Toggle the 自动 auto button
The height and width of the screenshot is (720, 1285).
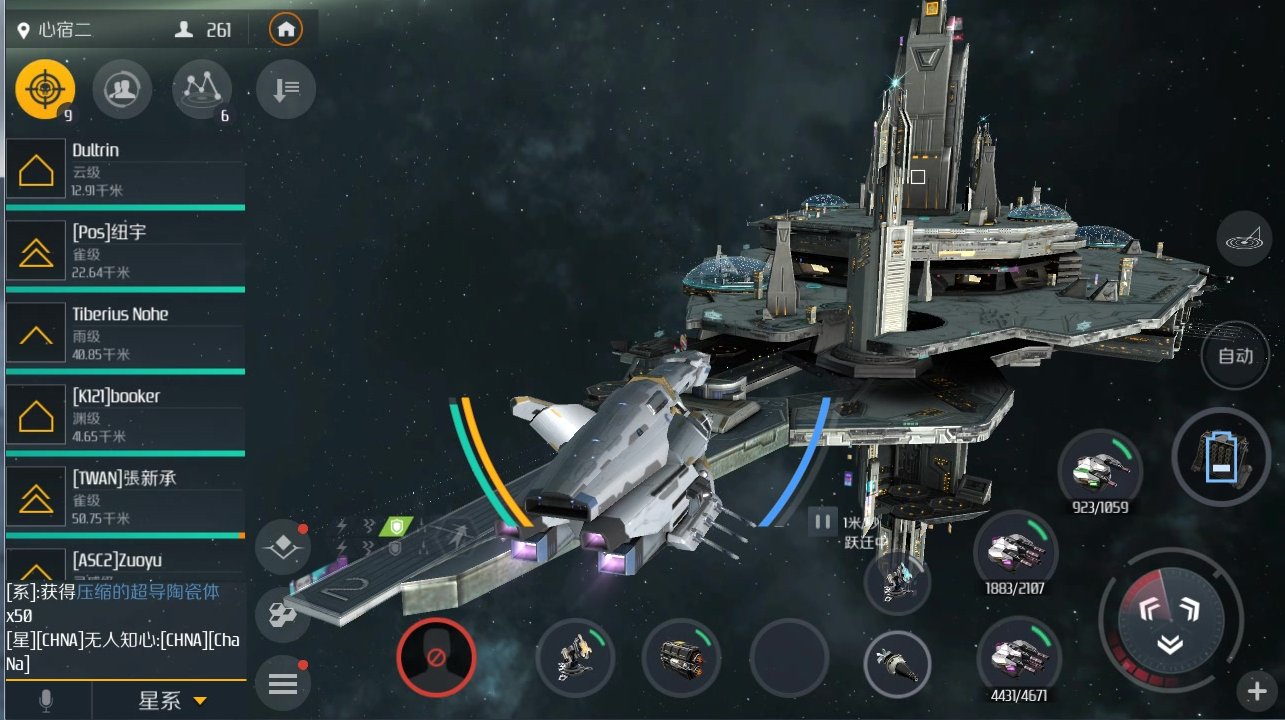pos(1235,356)
